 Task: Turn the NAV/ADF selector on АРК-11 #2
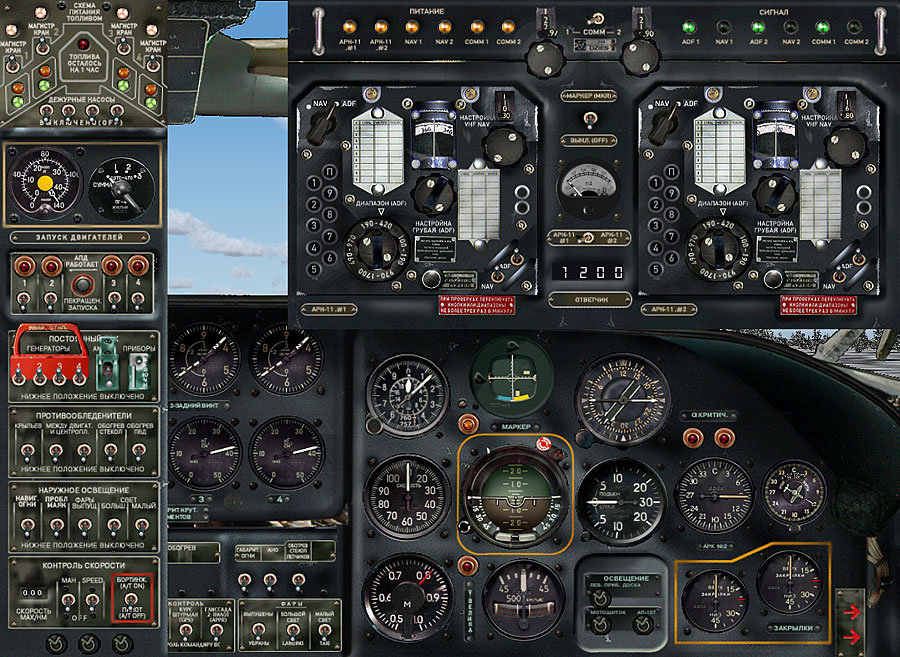coord(664,123)
